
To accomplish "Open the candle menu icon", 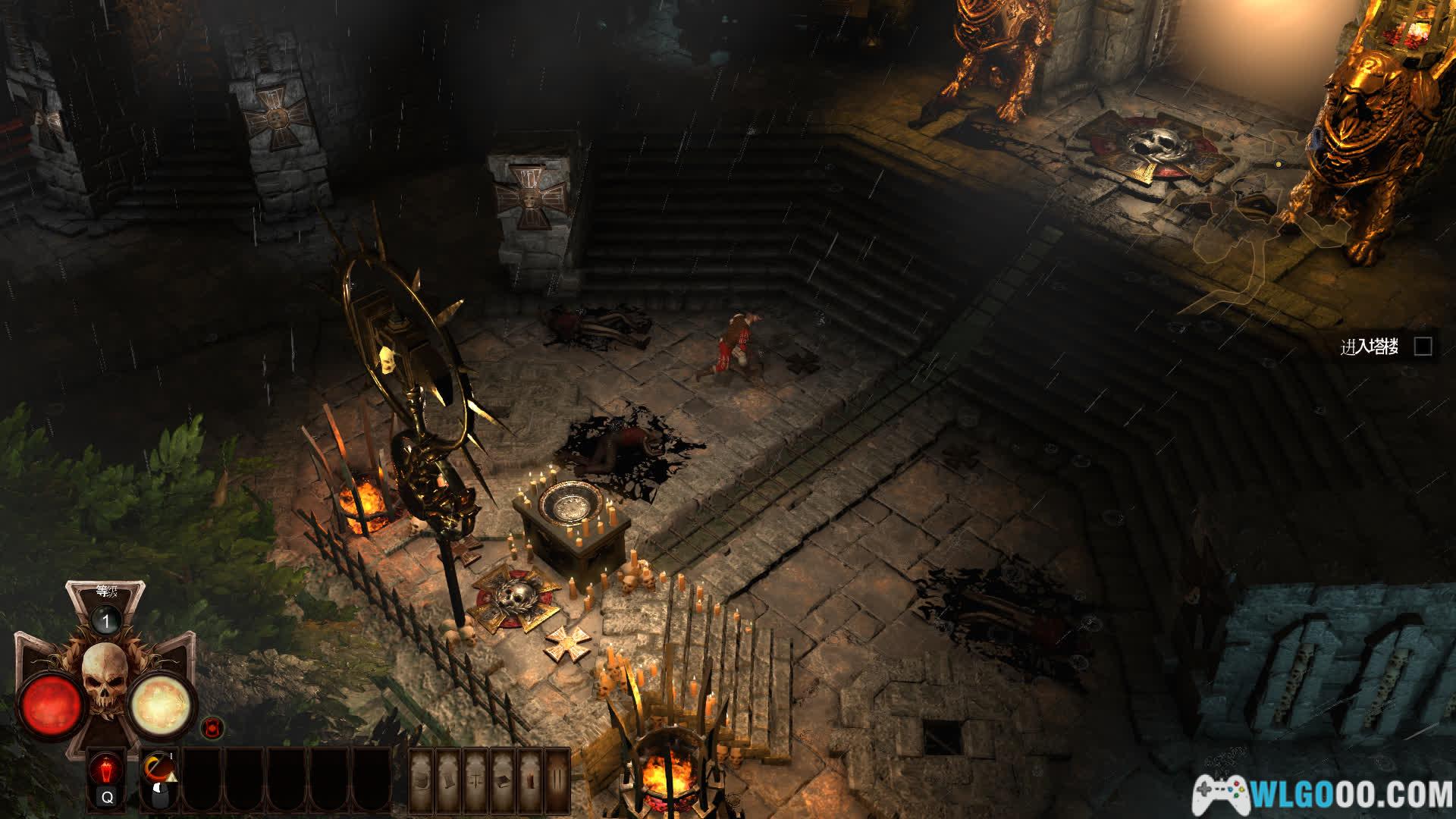I will pos(529,781).
